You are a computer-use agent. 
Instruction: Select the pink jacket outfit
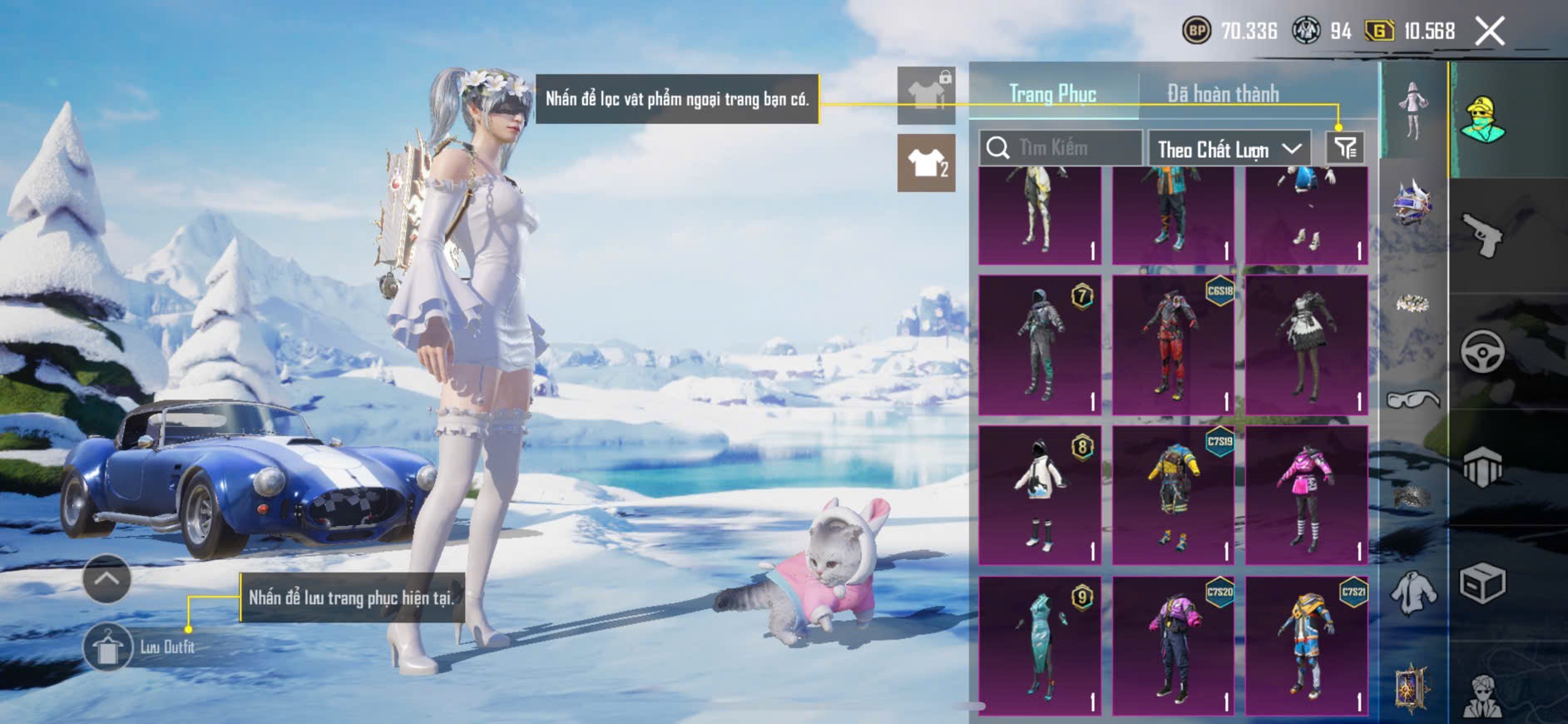(1306, 495)
